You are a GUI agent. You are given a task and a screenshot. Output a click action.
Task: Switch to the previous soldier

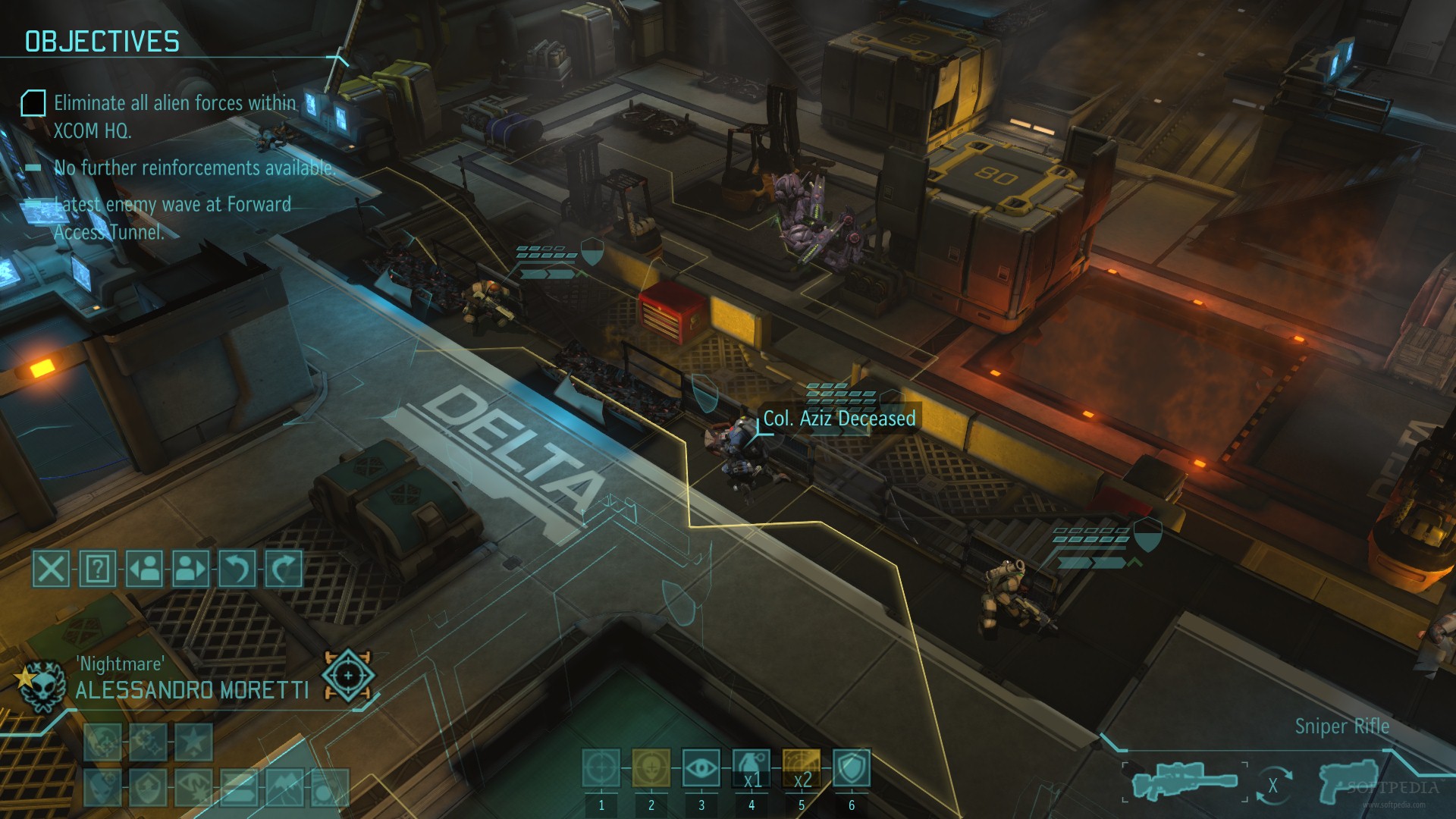pos(144,568)
